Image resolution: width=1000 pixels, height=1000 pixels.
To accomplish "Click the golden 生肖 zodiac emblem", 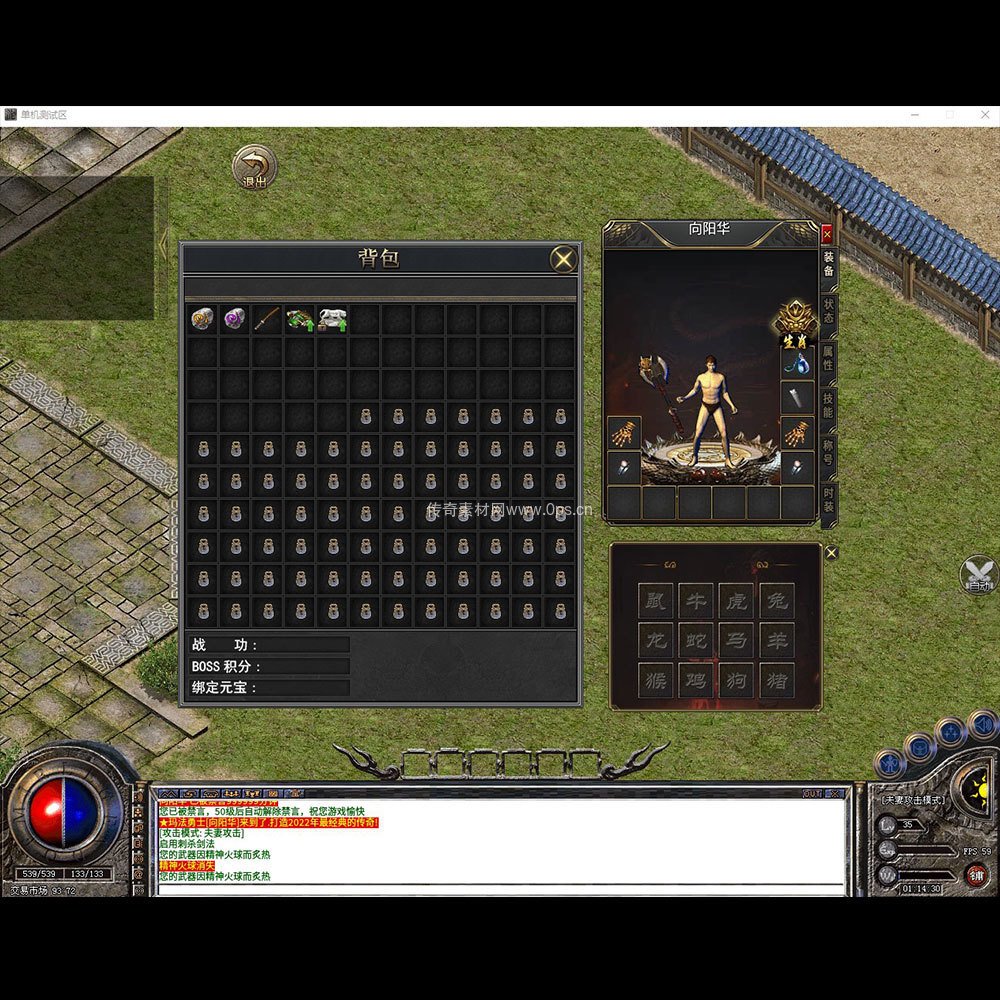I will [796, 322].
